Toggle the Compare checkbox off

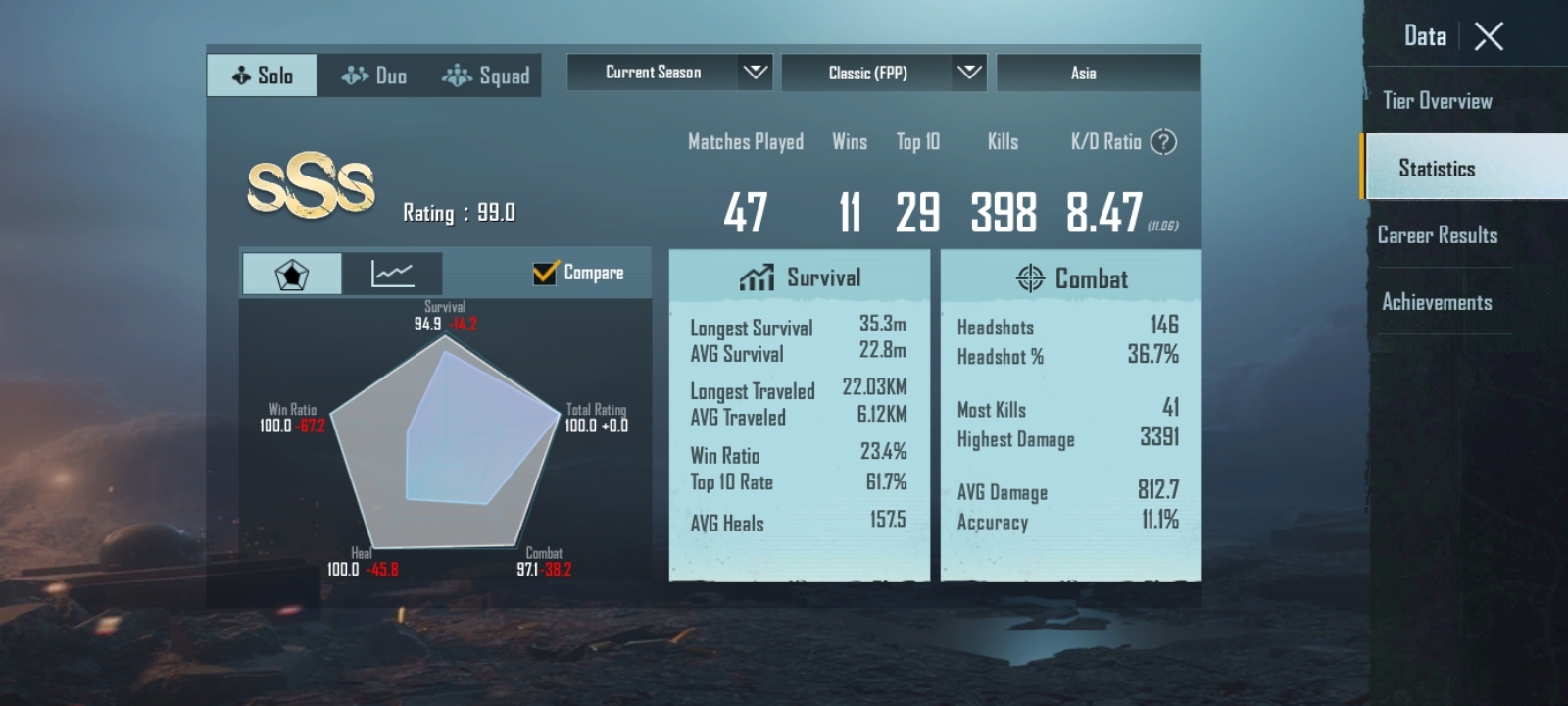point(546,273)
